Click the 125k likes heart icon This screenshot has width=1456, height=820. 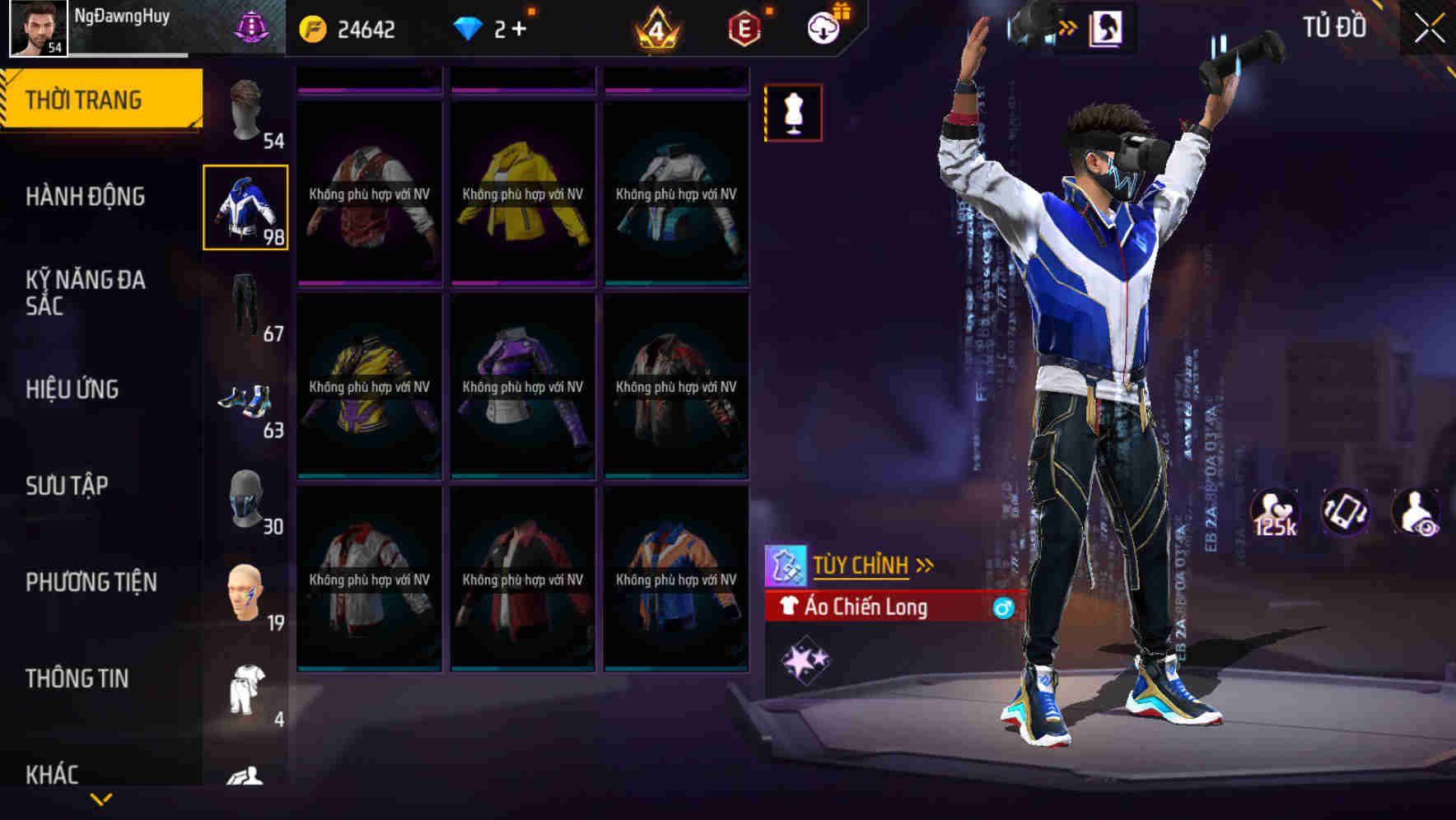click(x=1274, y=510)
